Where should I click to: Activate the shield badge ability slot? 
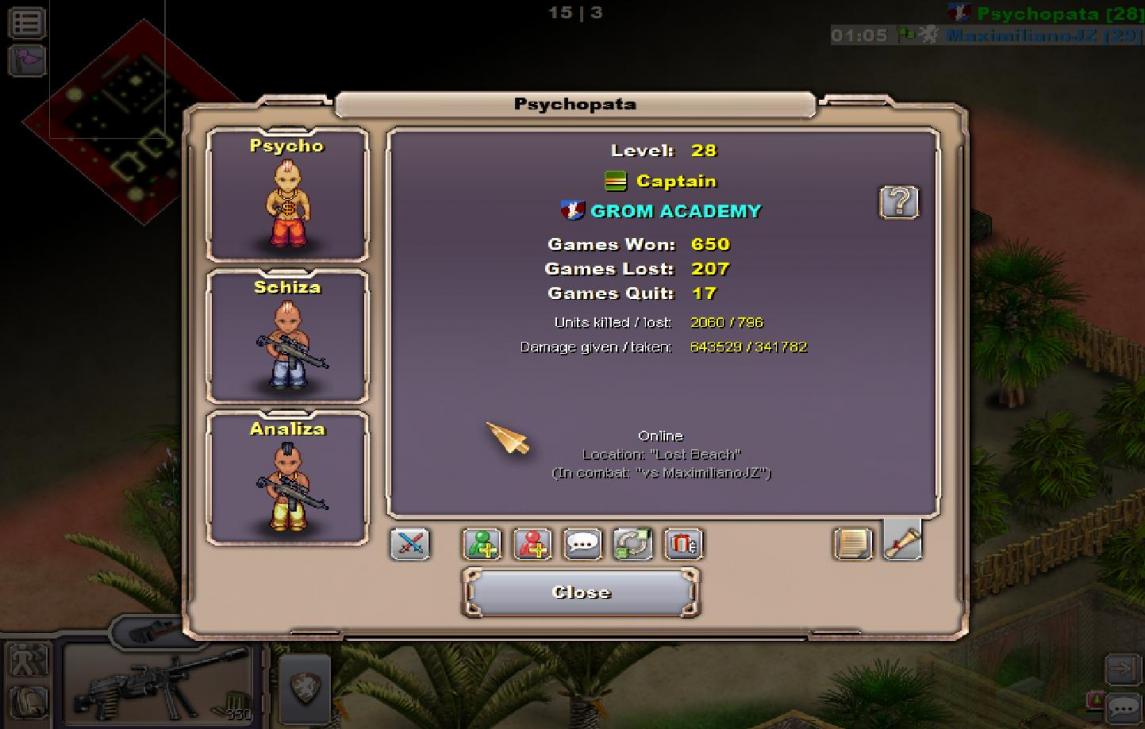pyautogui.click(x=304, y=687)
